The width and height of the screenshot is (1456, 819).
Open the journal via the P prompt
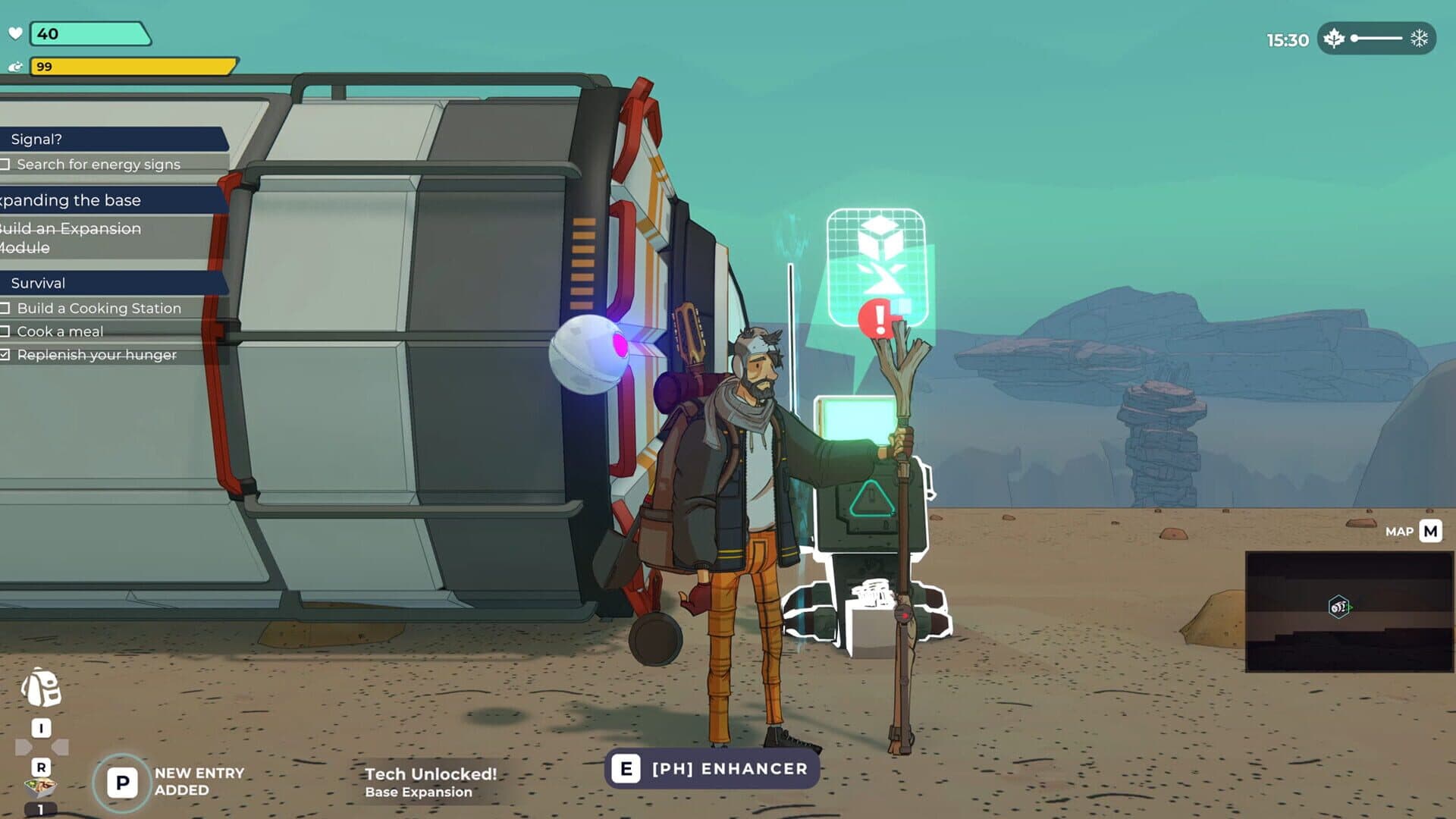(121, 780)
